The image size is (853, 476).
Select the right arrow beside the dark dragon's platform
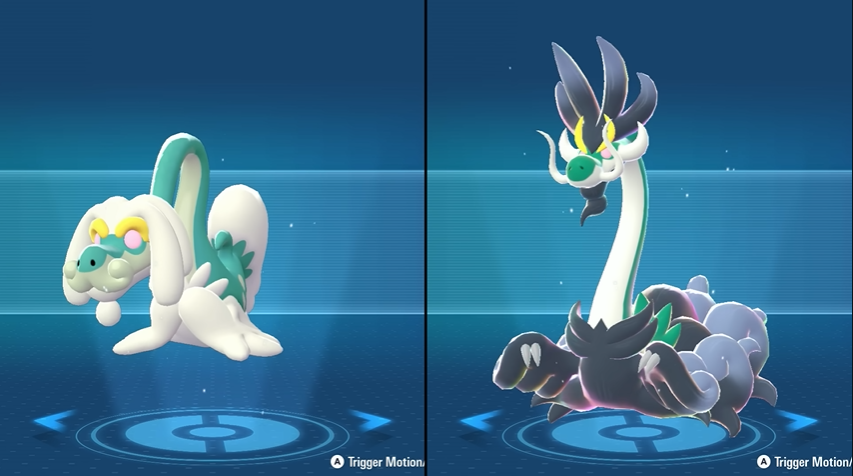(x=798, y=421)
